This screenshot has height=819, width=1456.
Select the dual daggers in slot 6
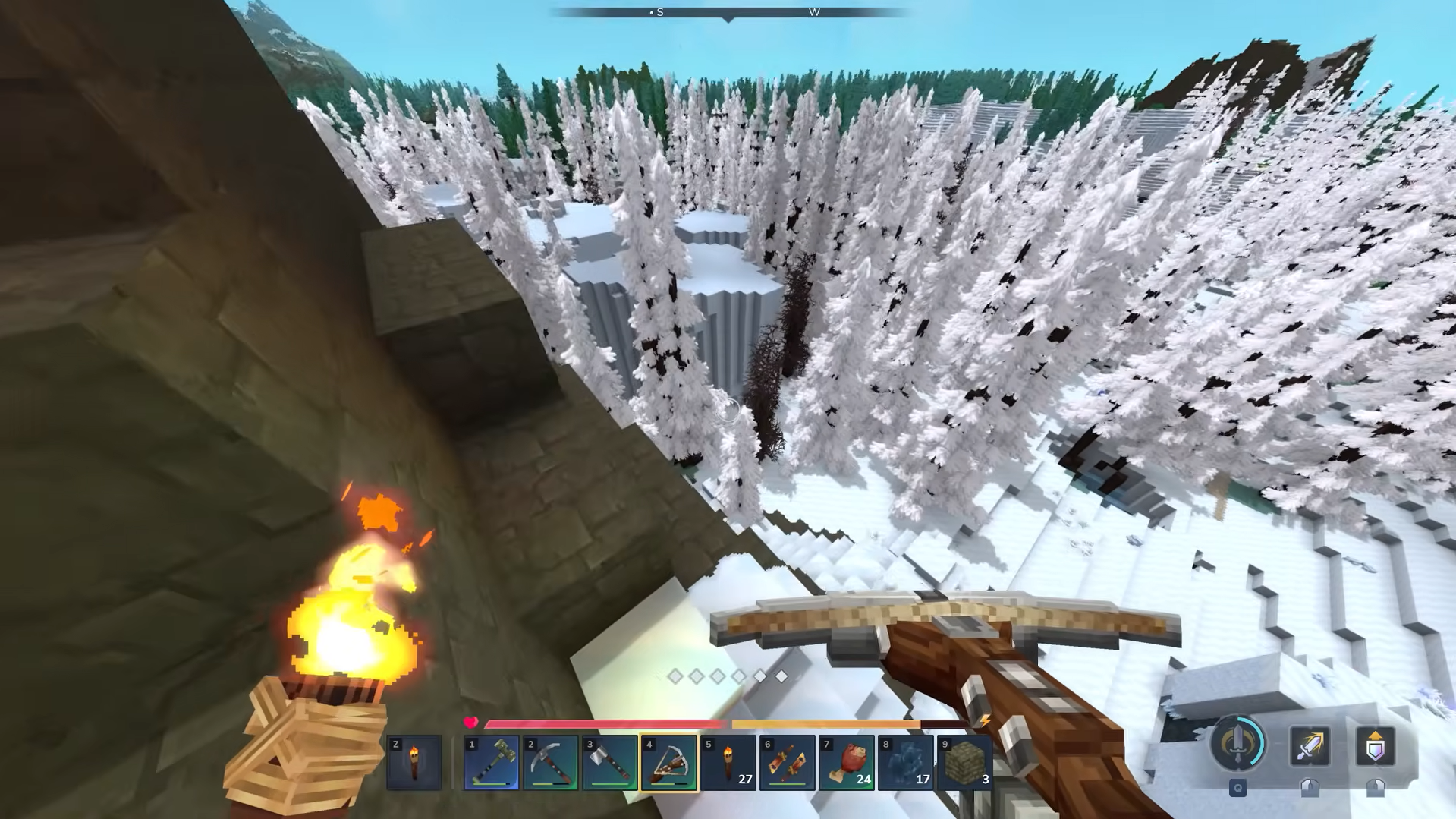(x=787, y=761)
